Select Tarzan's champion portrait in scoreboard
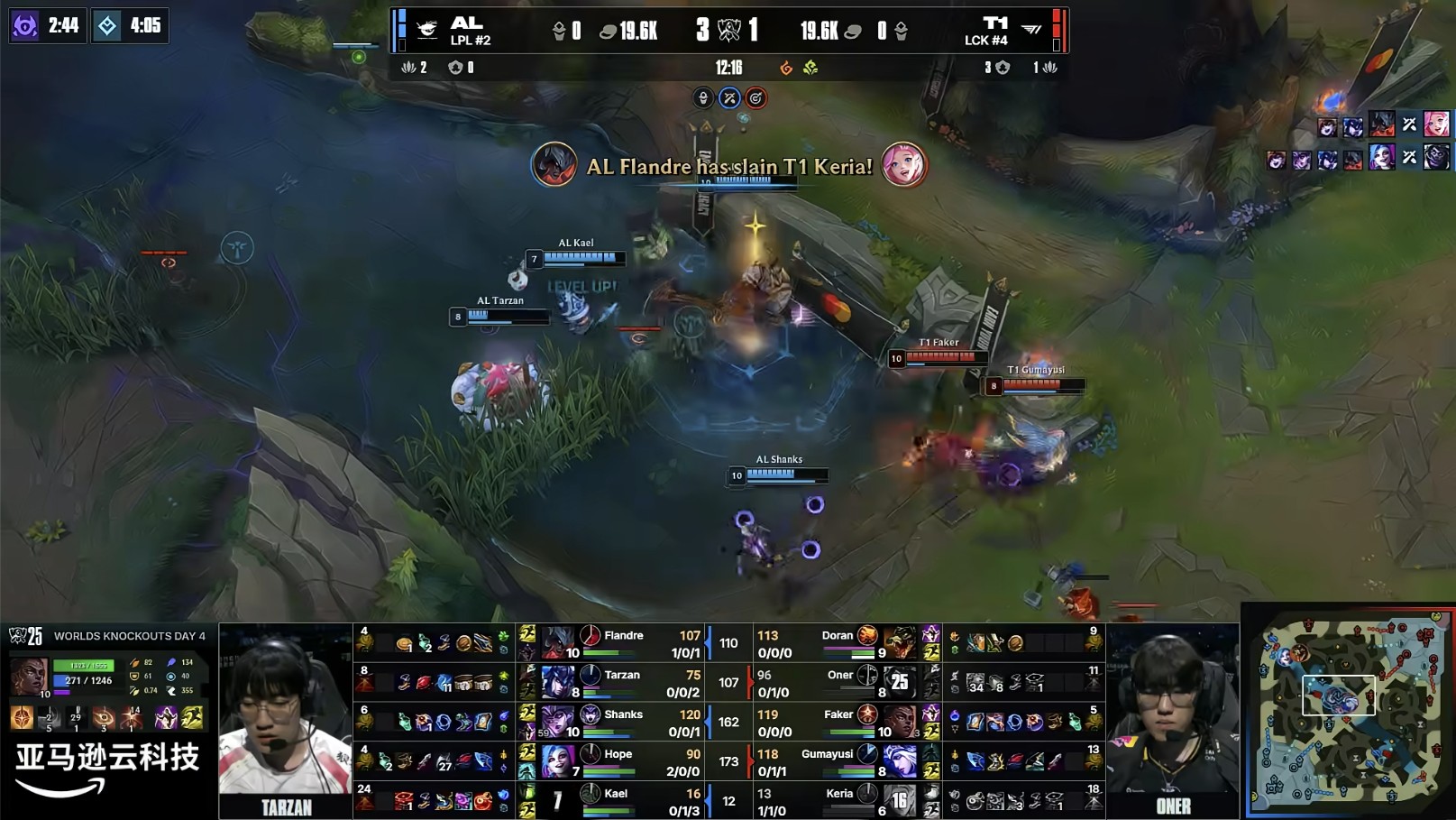1456x820 pixels. [x=557, y=682]
